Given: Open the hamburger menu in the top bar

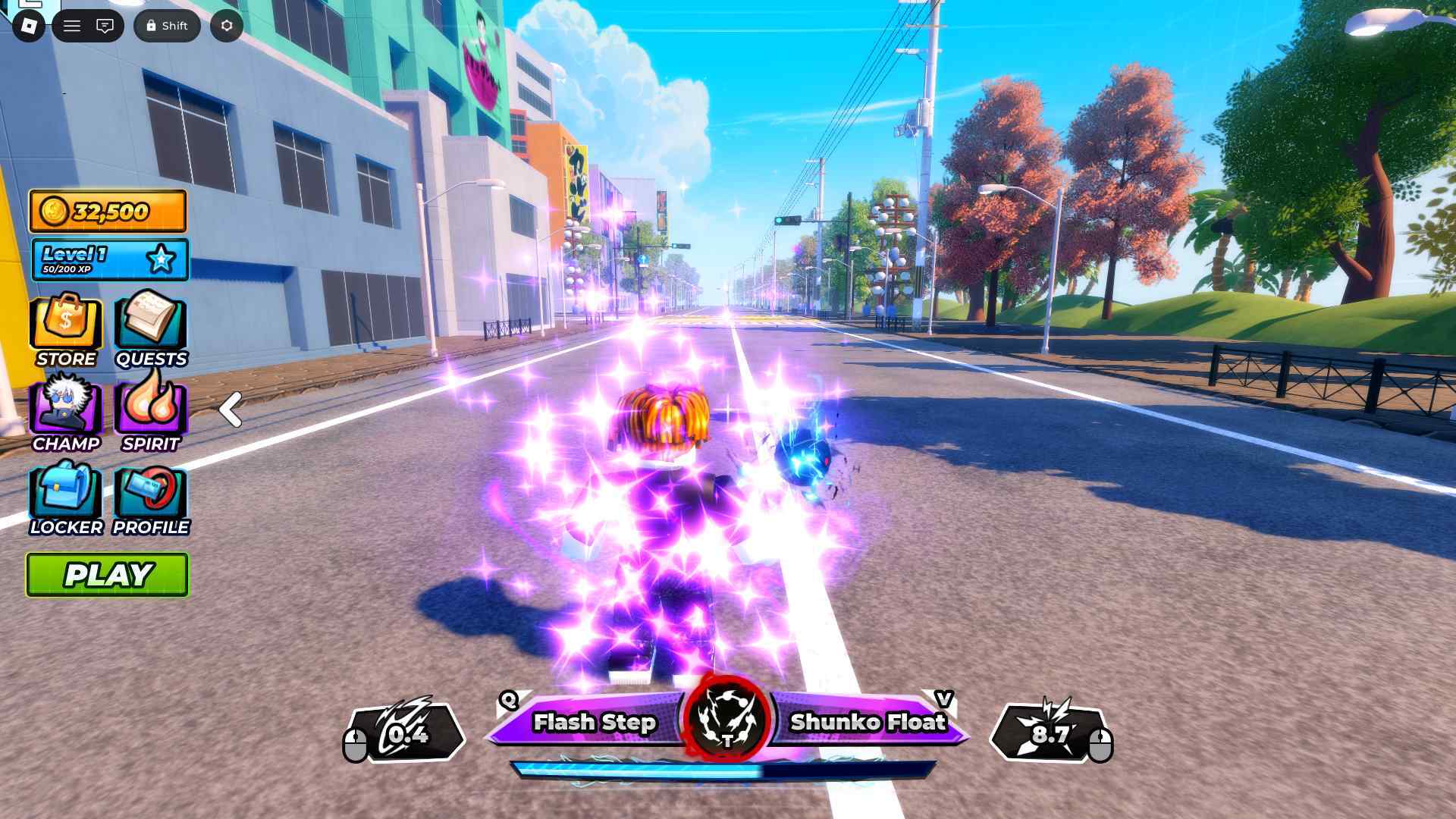Looking at the screenshot, I should click(72, 26).
